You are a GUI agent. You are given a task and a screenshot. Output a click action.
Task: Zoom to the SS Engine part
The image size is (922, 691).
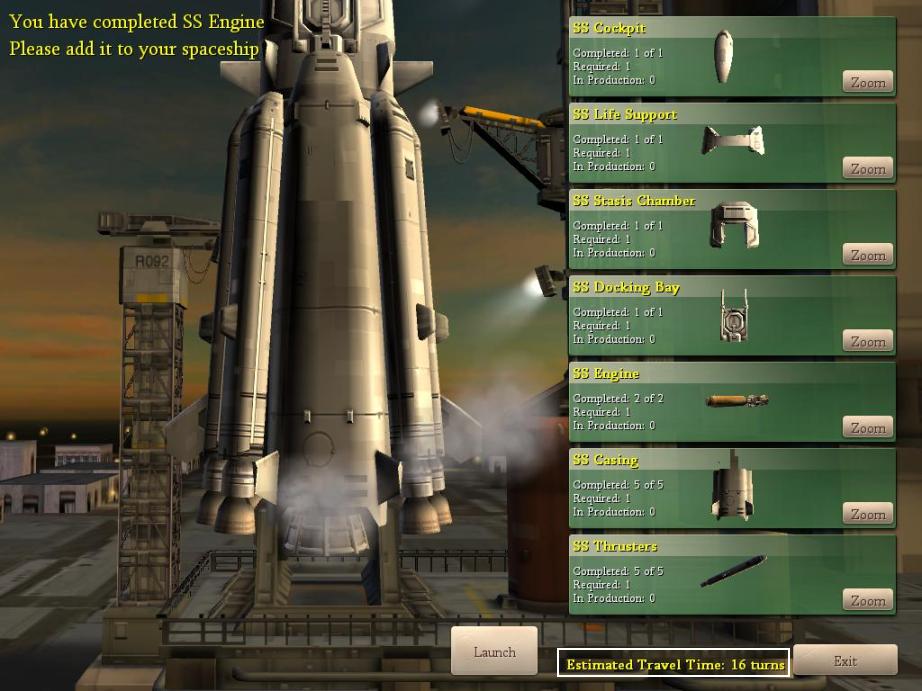tap(867, 428)
